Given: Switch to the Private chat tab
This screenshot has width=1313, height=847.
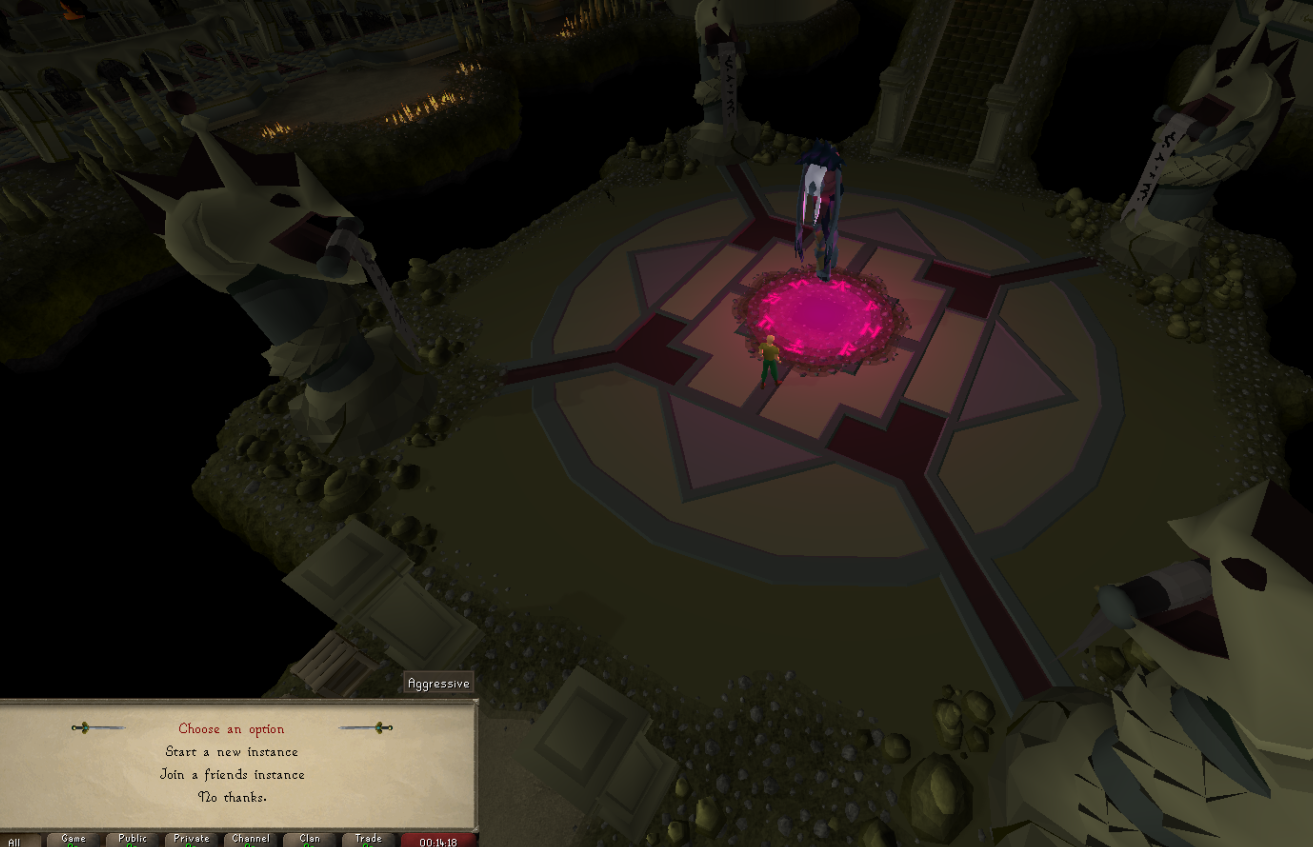Looking at the screenshot, I should [x=191, y=840].
